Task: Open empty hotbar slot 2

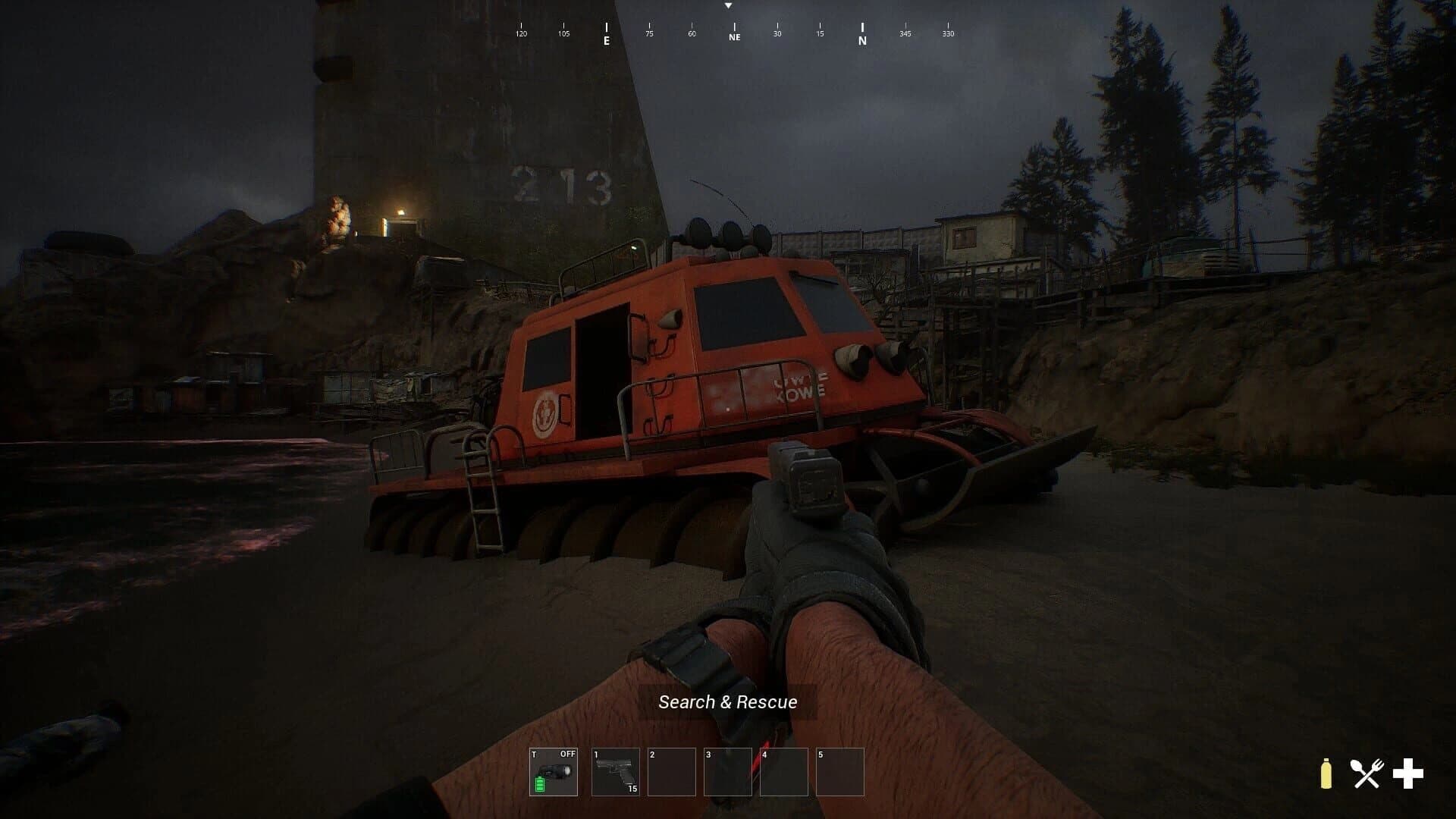Action: tap(673, 771)
